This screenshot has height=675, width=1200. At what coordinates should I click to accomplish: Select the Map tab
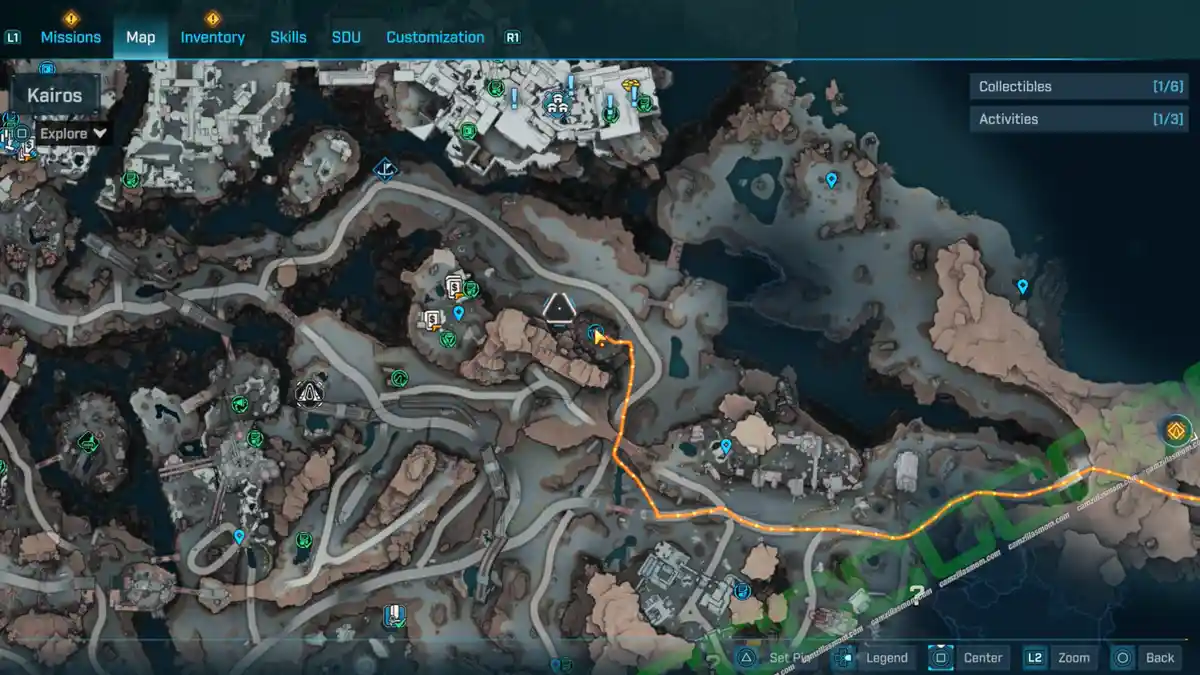pyautogui.click(x=140, y=37)
